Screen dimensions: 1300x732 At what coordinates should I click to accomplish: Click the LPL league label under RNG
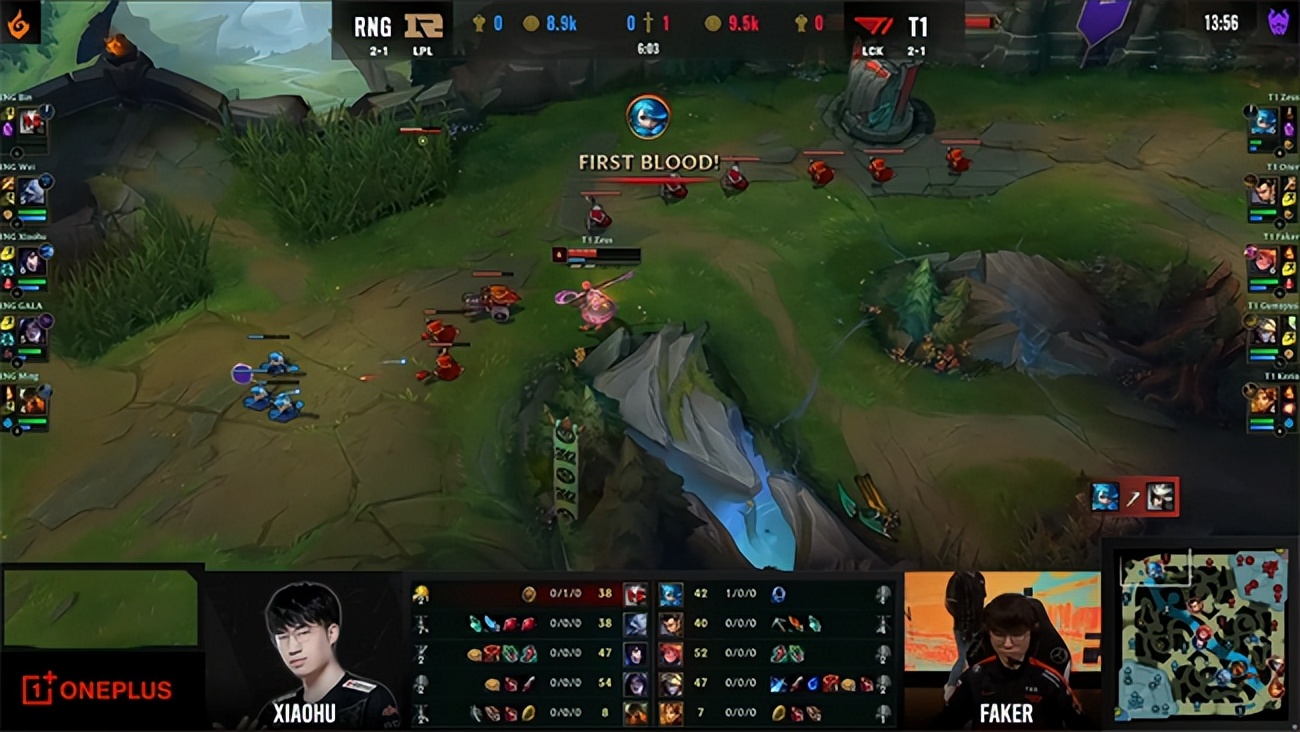point(420,48)
